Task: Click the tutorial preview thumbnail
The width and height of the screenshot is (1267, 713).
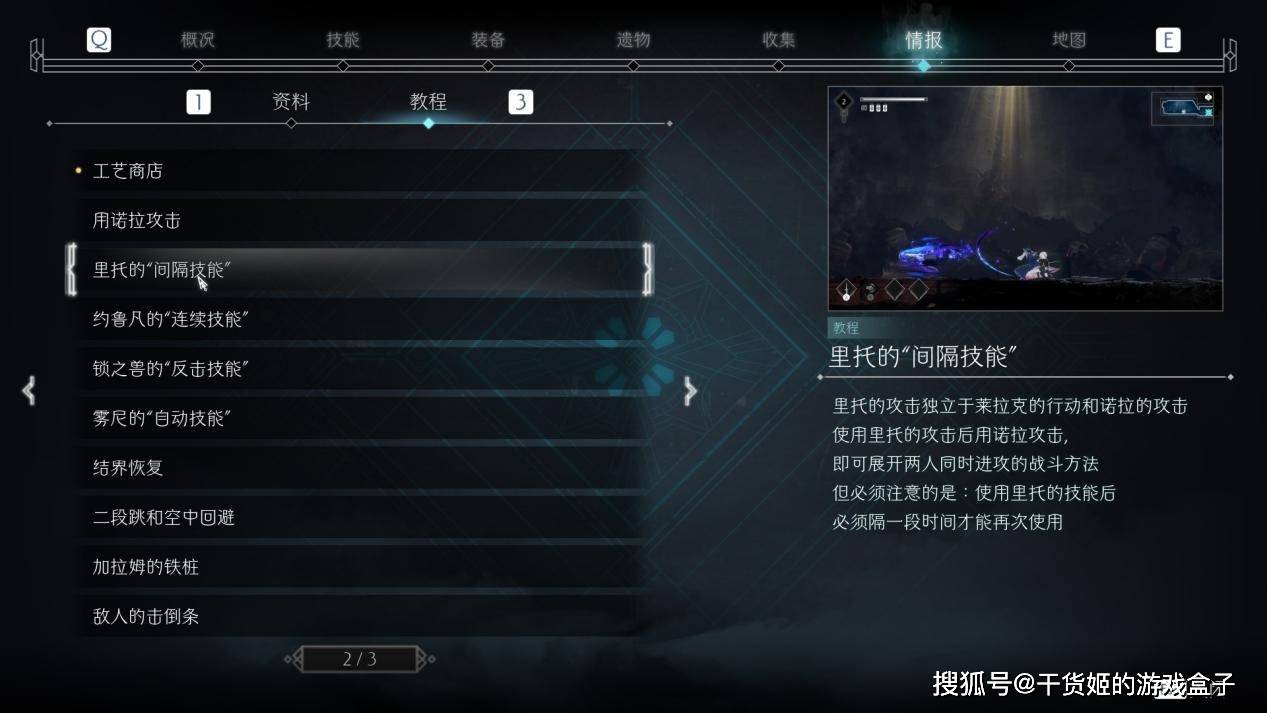Action: [x=1025, y=198]
